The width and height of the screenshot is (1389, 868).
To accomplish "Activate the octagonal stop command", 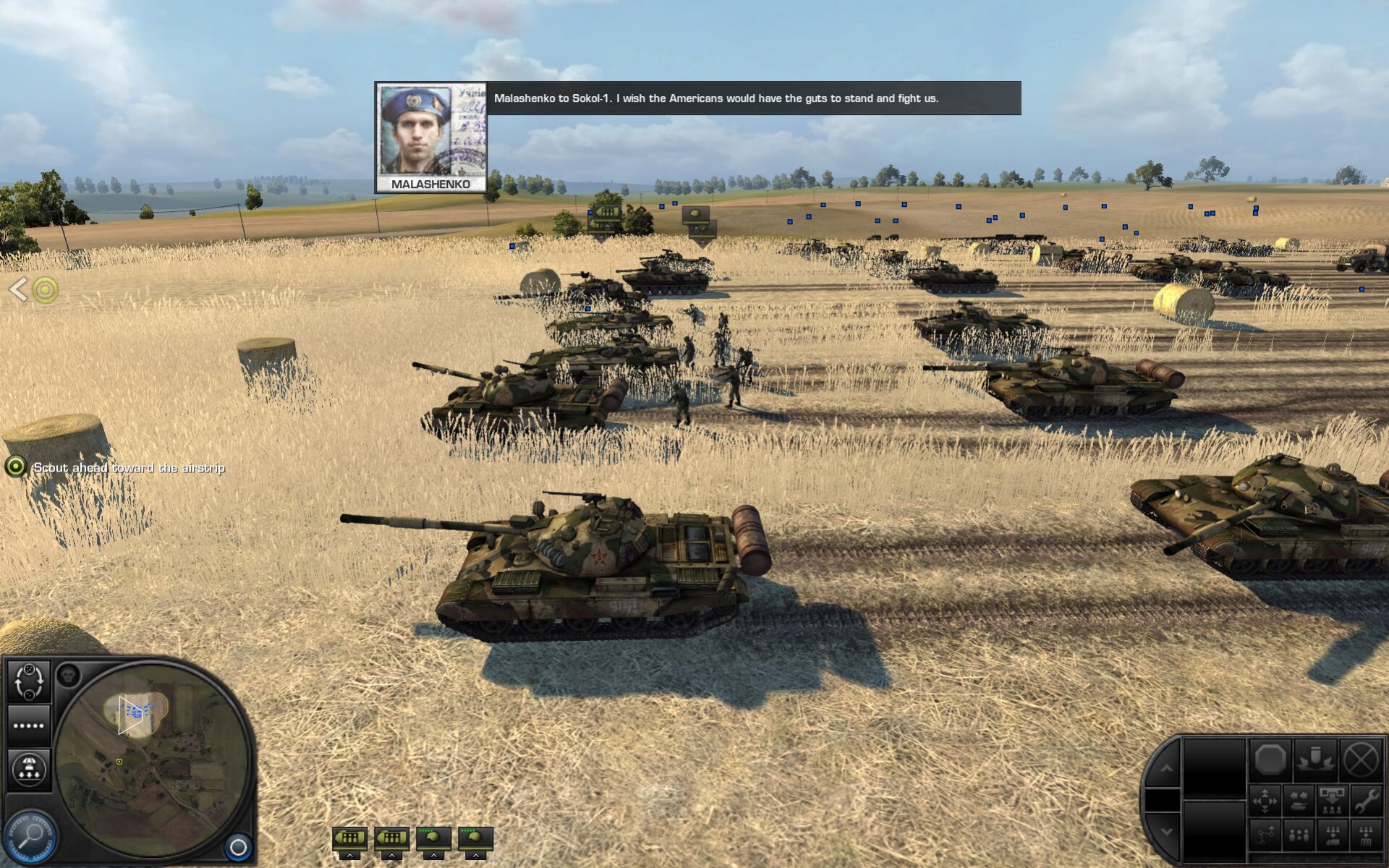I will (1270, 760).
